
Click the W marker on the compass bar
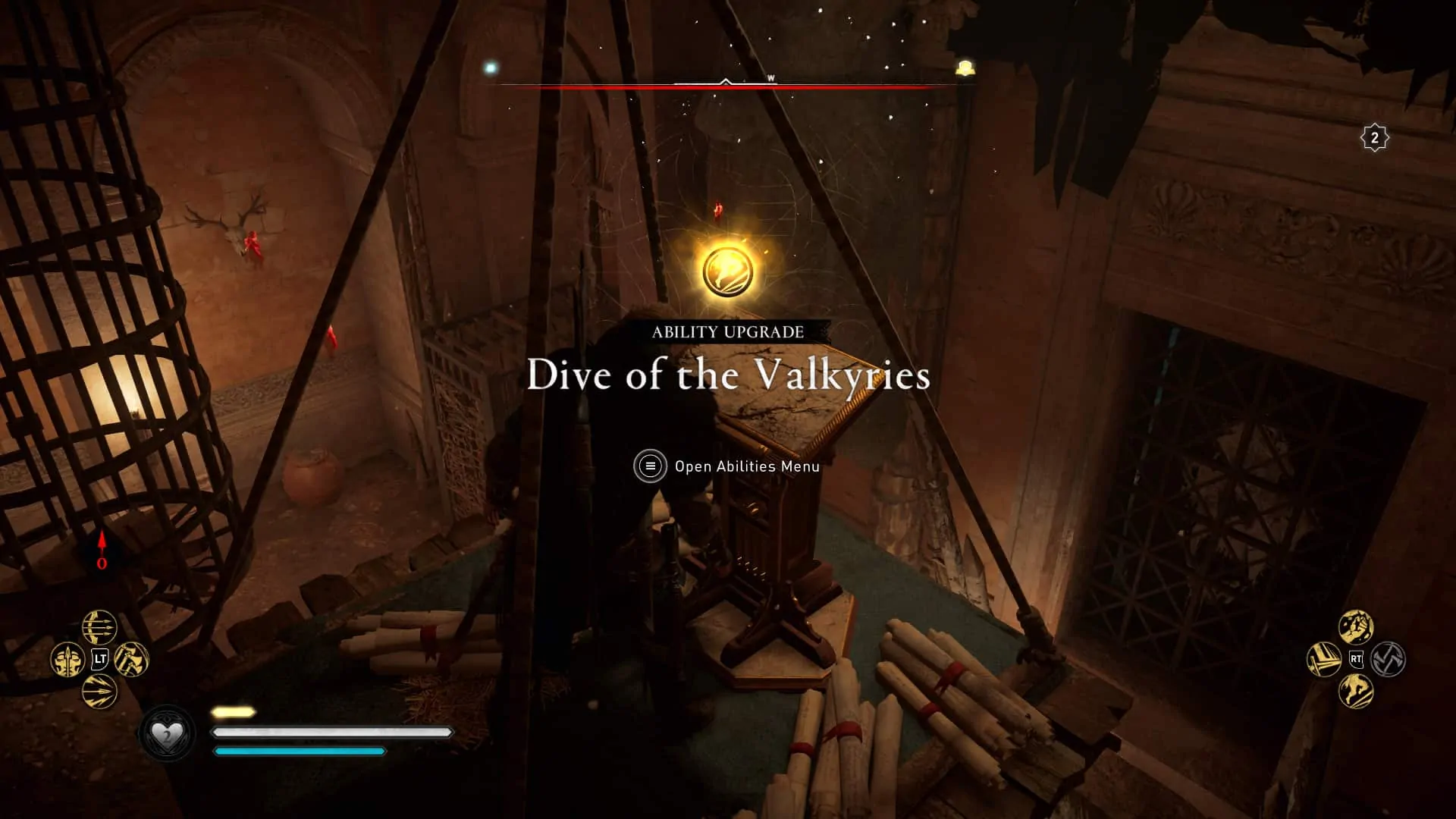point(771,76)
